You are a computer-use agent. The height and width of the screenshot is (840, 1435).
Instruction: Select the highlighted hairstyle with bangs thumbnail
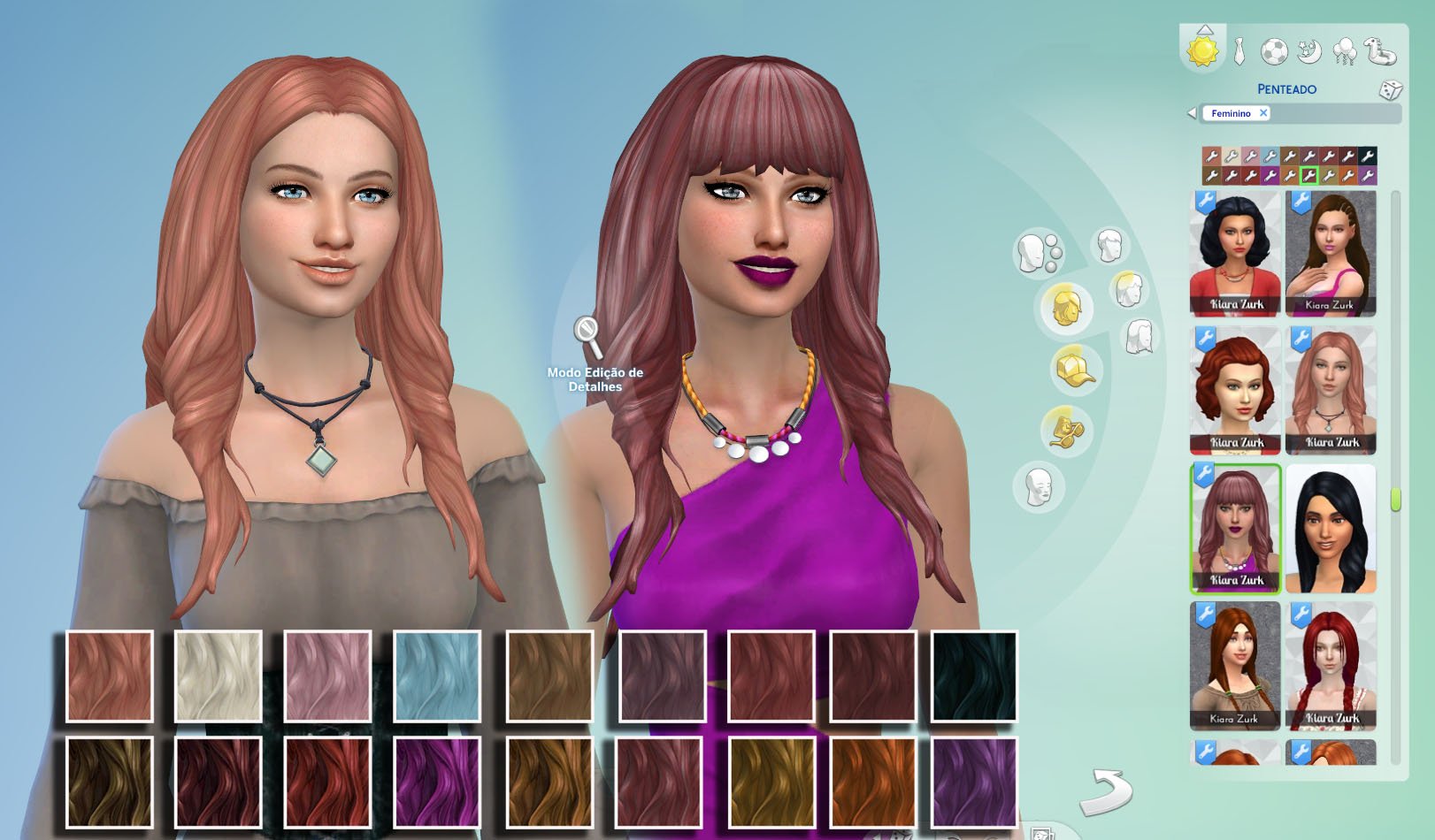(1235, 529)
